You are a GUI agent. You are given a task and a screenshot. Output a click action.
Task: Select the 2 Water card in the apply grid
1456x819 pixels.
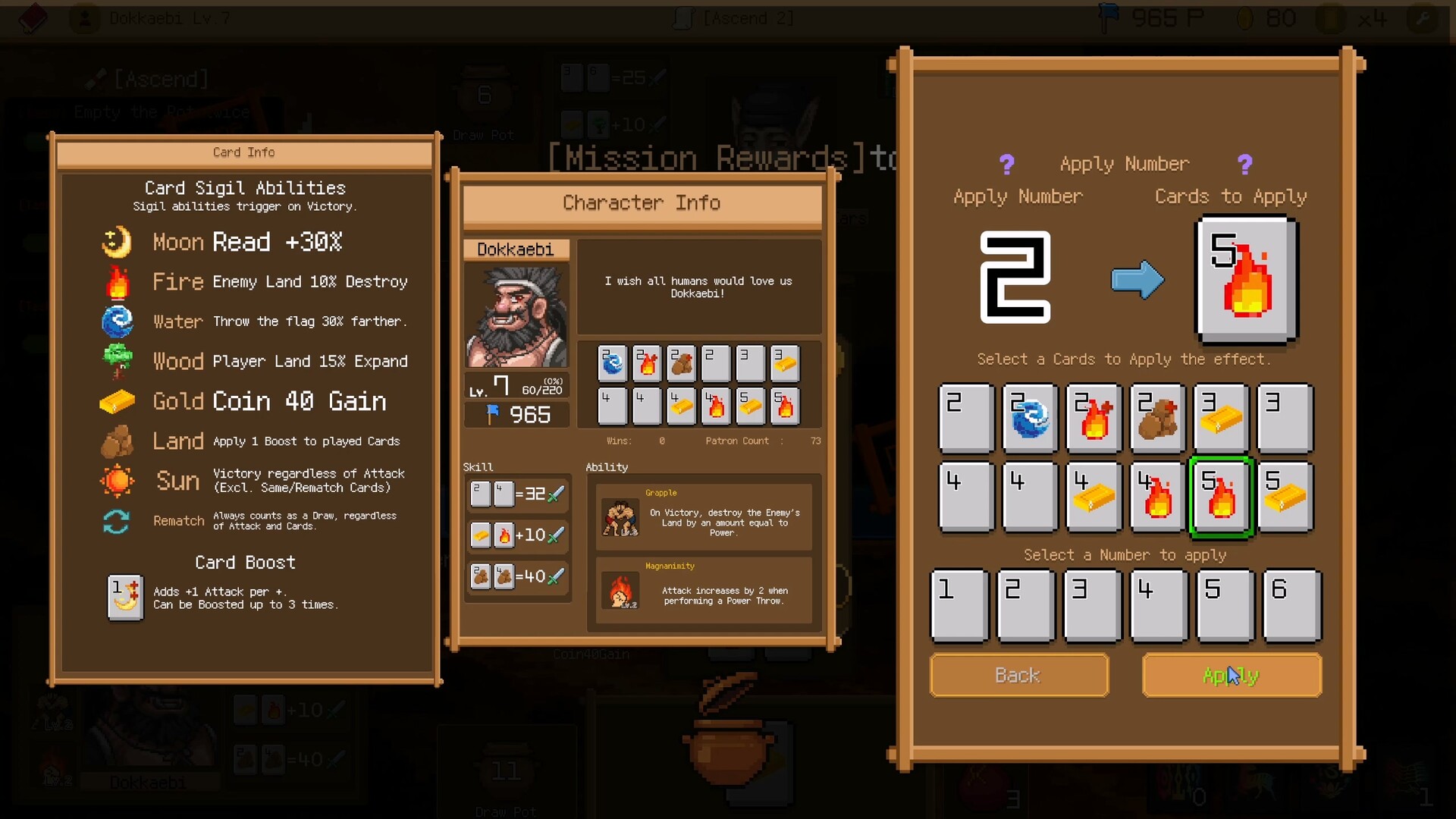1030,418
